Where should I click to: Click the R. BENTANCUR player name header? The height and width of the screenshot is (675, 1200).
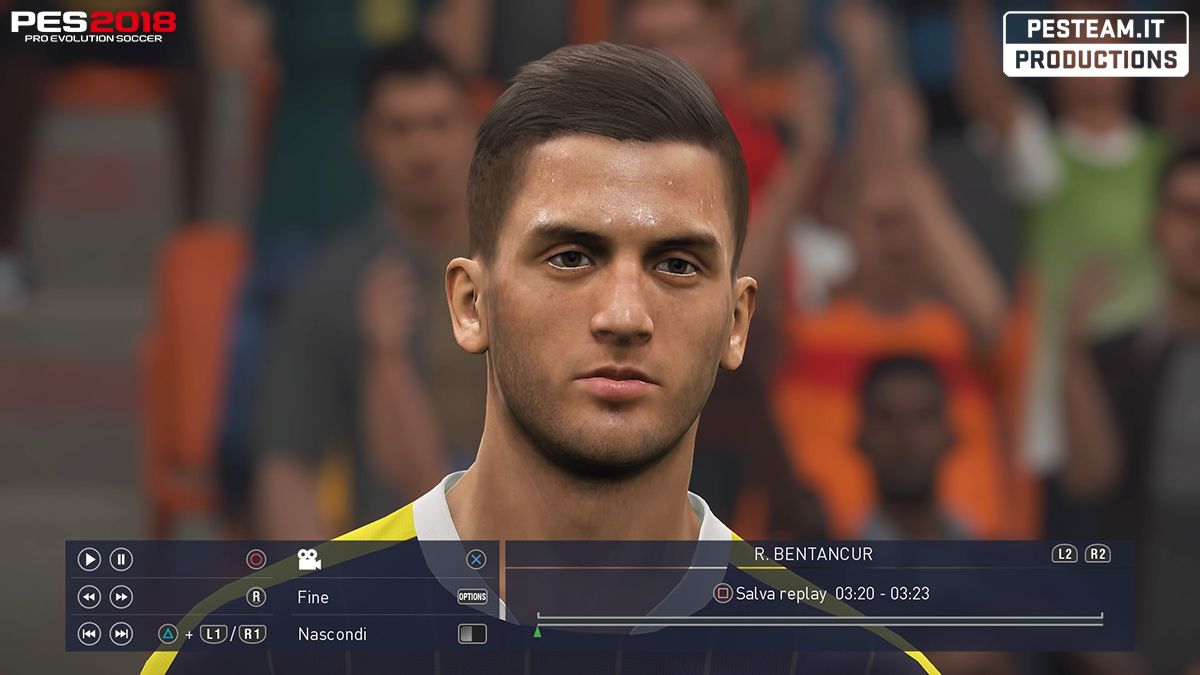813,554
